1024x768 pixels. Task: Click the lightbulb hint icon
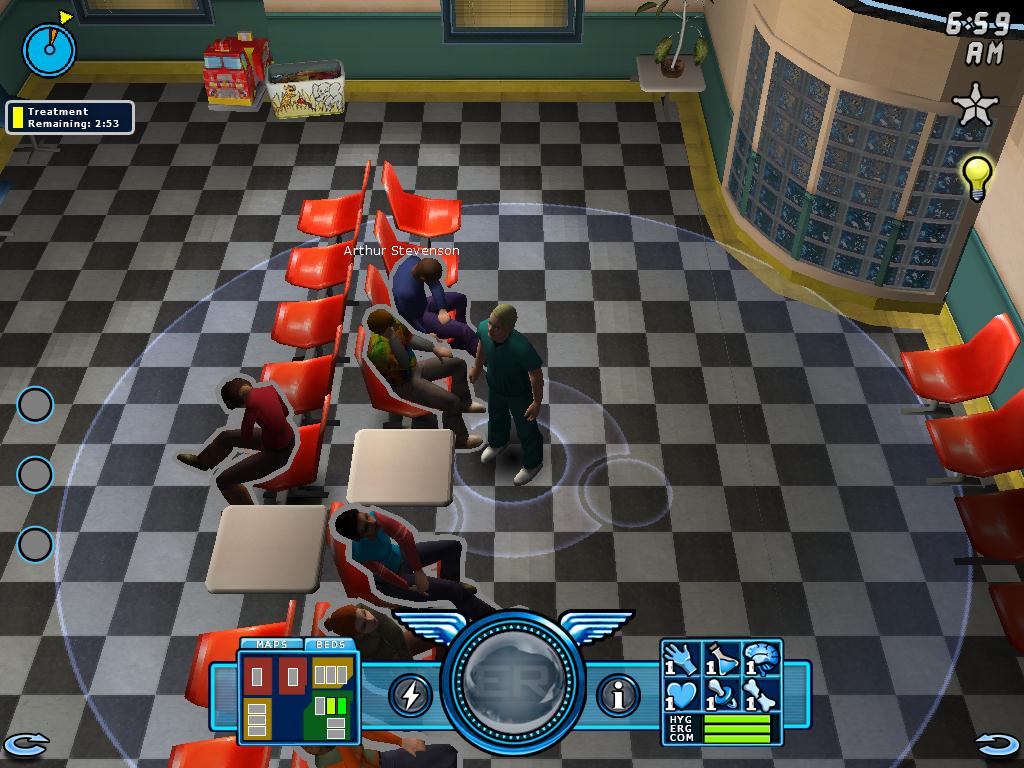pos(977,176)
